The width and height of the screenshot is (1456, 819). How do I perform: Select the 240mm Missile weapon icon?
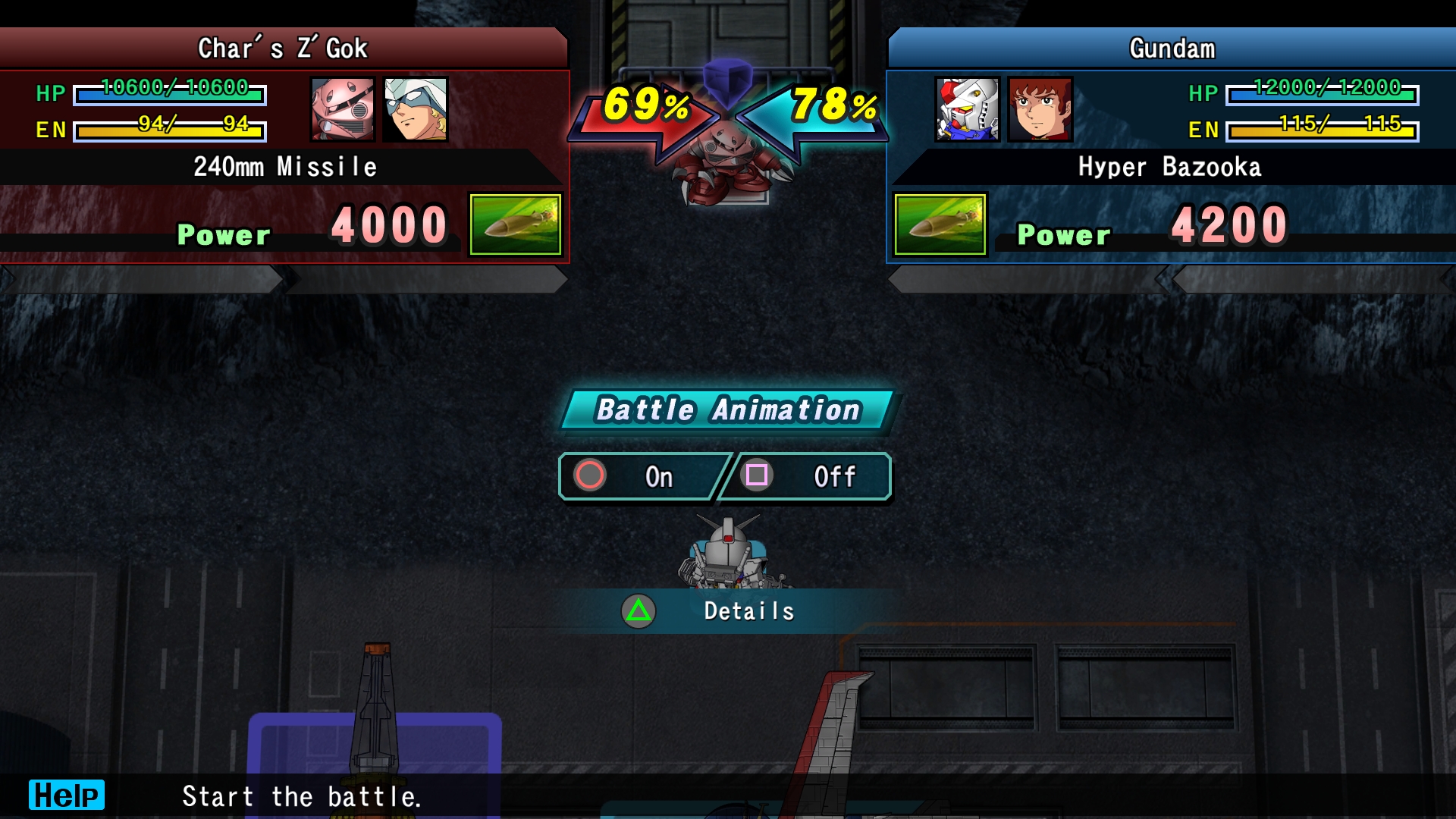click(x=516, y=224)
